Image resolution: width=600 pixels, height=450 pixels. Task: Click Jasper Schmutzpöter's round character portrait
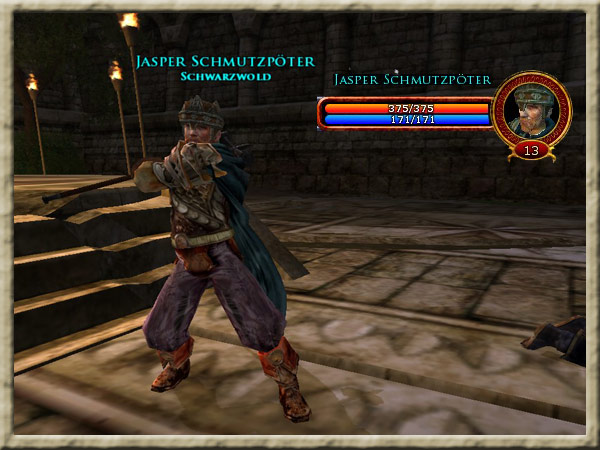pyautogui.click(x=531, y=109)
